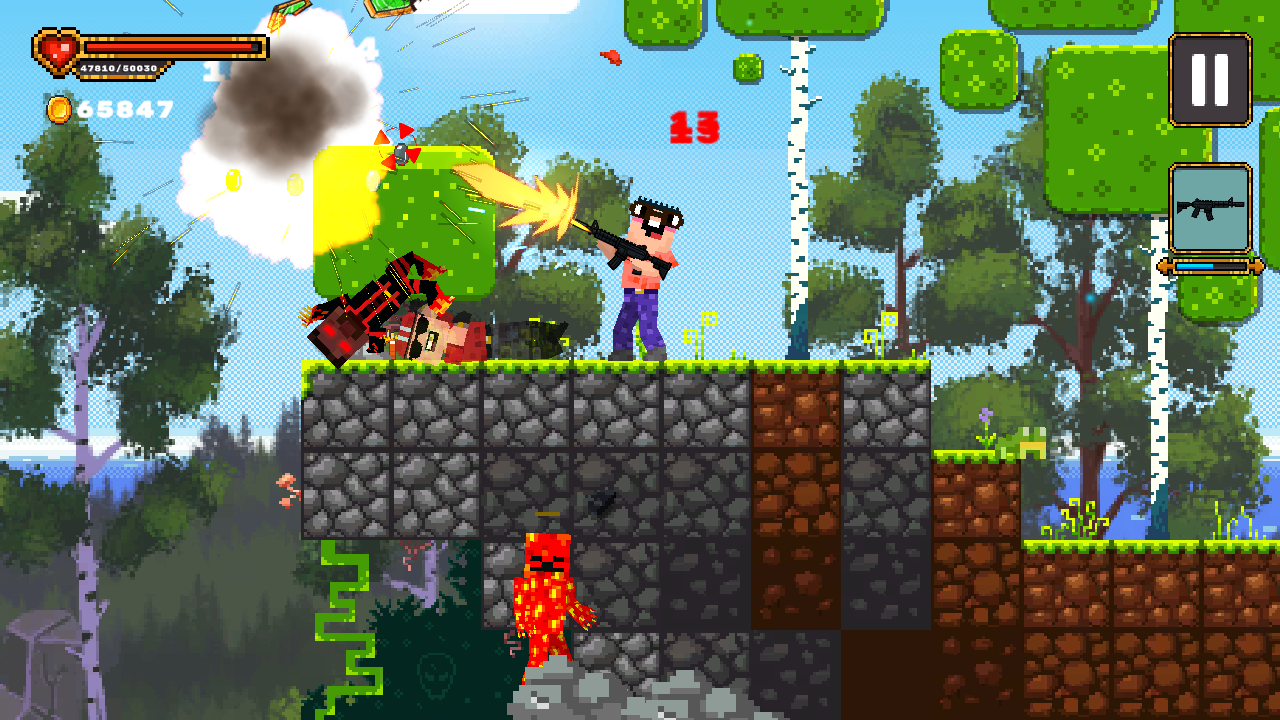This screenshot has height=720, width=1280.
Task: Click the purple flower on the dirt ledge
Action: [983, 413]
